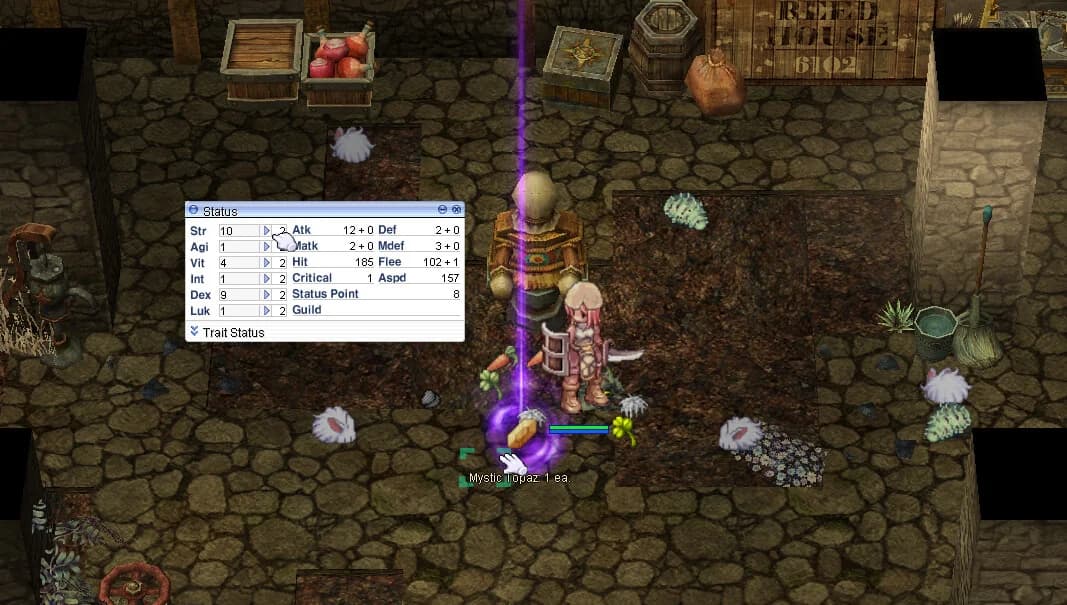Expand the Trait Status section
The height and width of the screenshot is (605, 1067).
click(194, 331)
